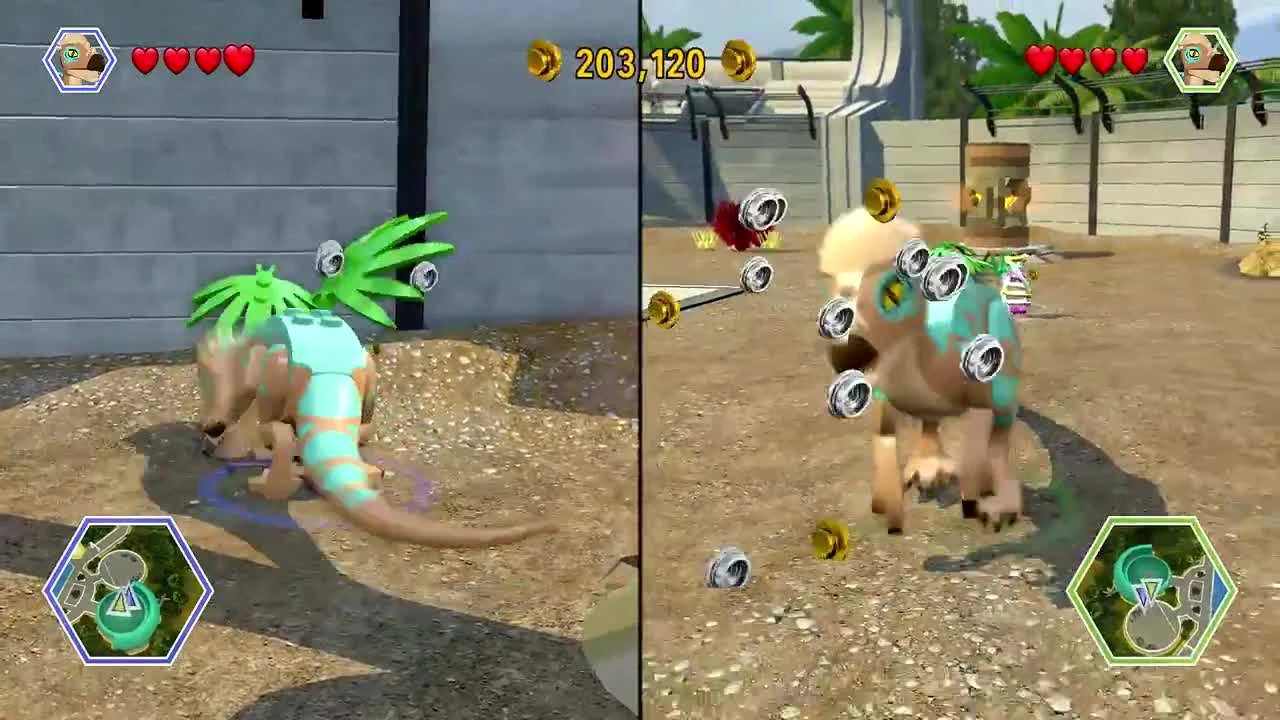Switch focus to the left split-screen view
This screenshot has width=1280, height=720.
point(320,360)
